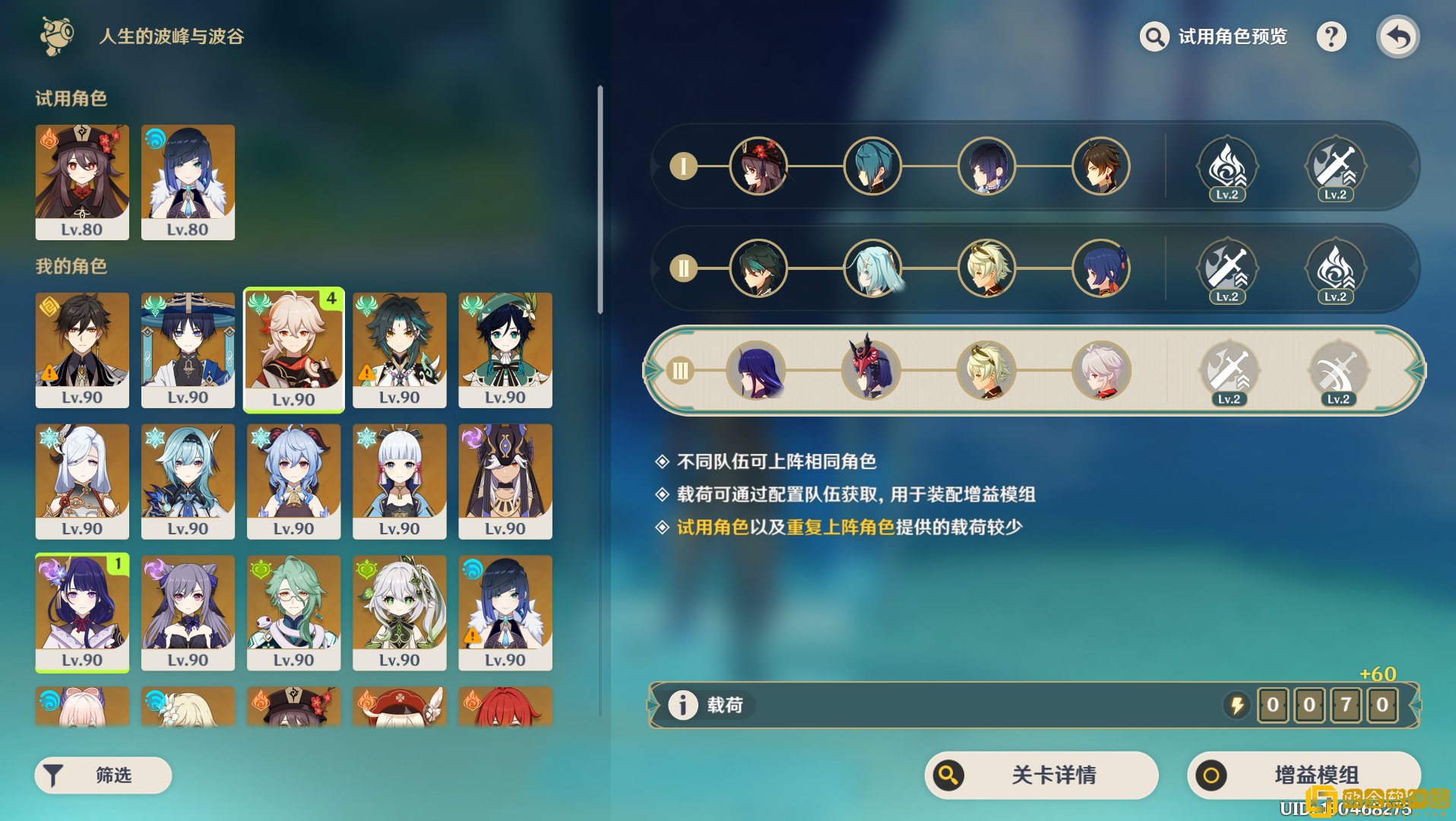Click the question mark help icon

pyautogui.click(x=1331, y=36)
